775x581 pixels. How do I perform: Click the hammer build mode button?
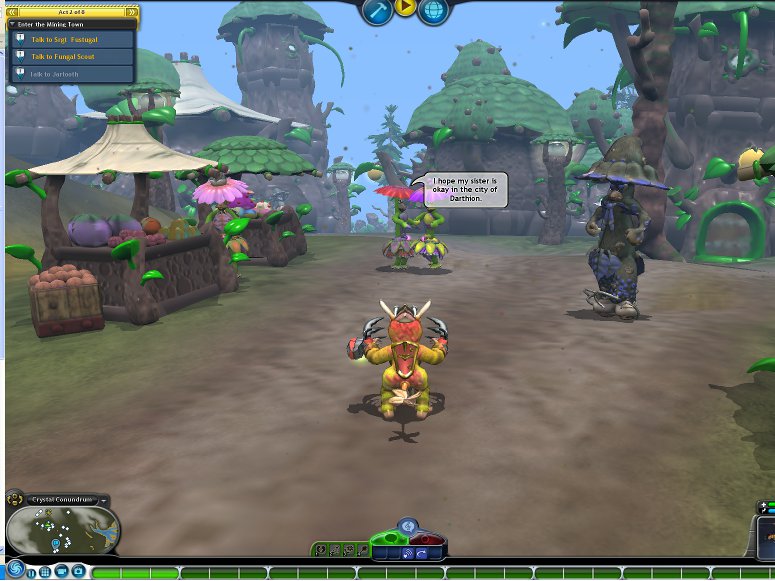[x=377, y=10]
